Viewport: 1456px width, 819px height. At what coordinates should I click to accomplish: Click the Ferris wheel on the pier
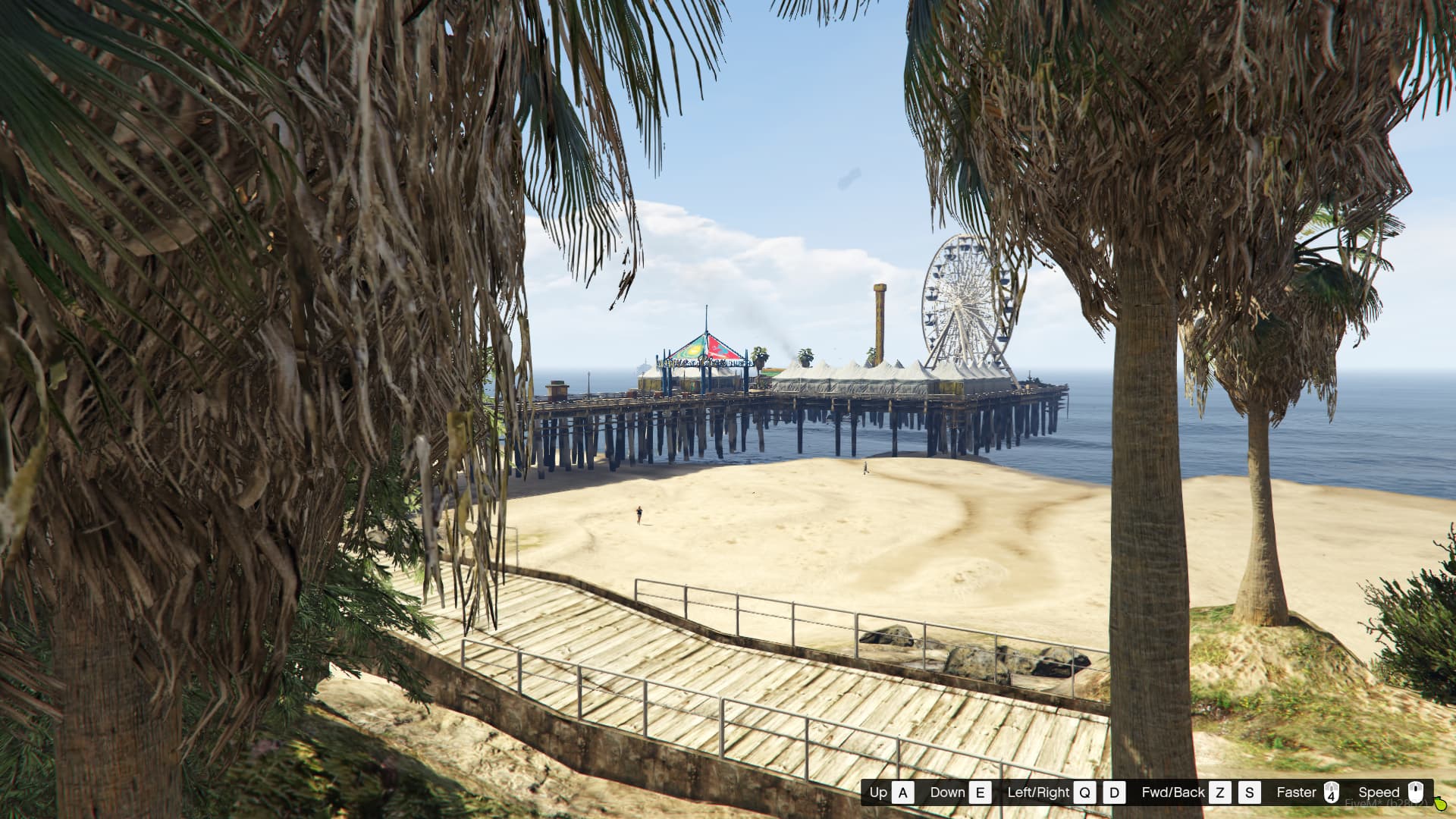[959, 303]
